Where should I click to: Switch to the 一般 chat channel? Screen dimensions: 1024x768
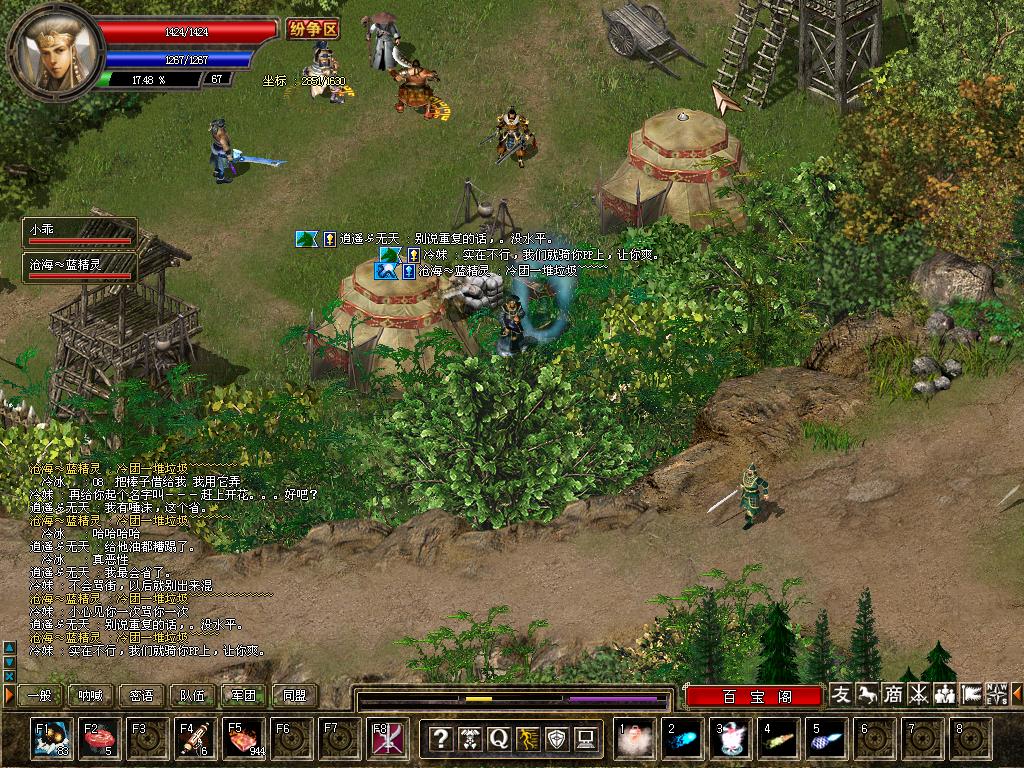(40, 695)
